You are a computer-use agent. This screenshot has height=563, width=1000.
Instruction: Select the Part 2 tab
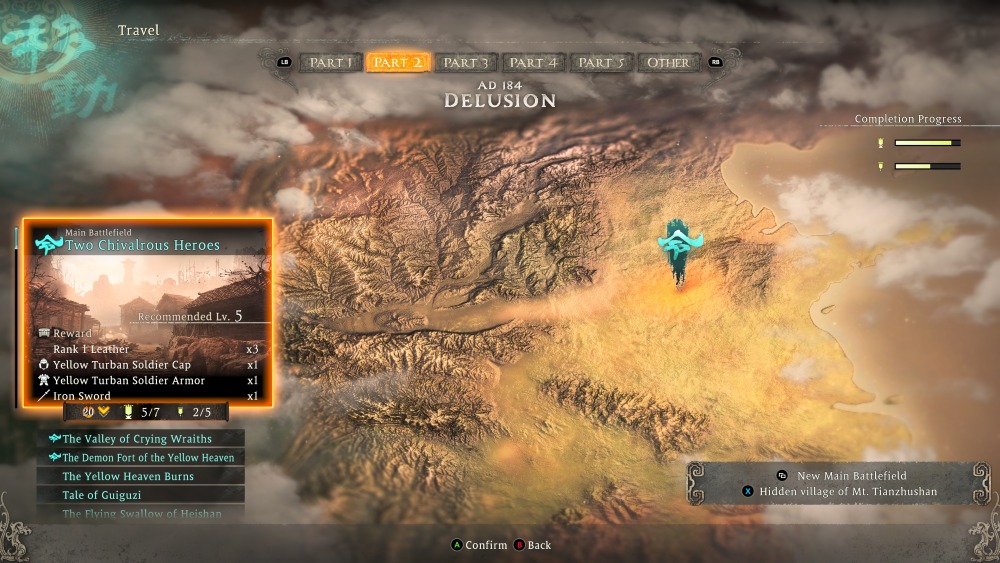point(398,62)
